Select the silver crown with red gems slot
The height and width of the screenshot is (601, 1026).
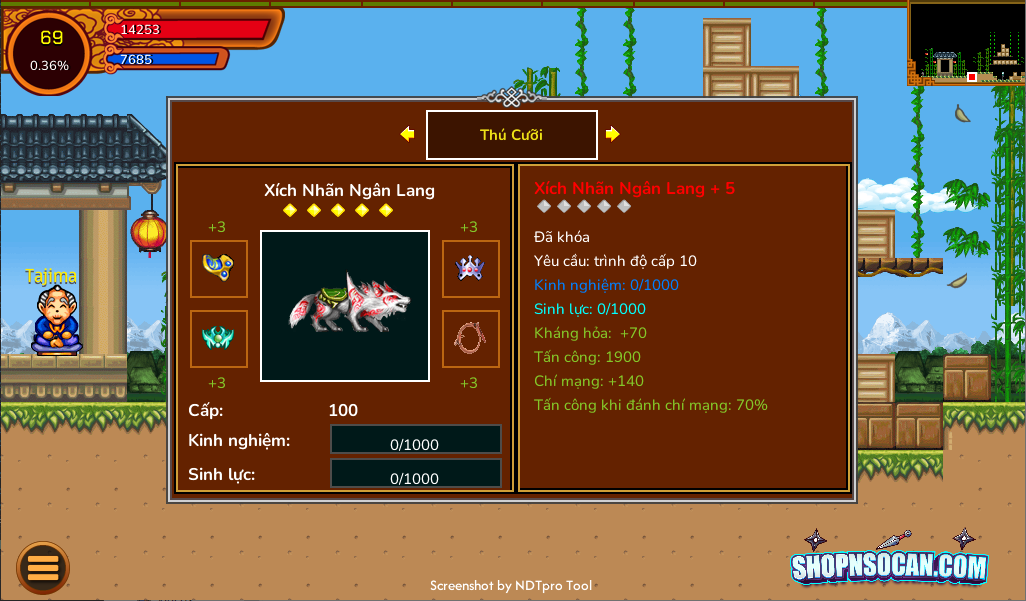click(x=470, y=268)
